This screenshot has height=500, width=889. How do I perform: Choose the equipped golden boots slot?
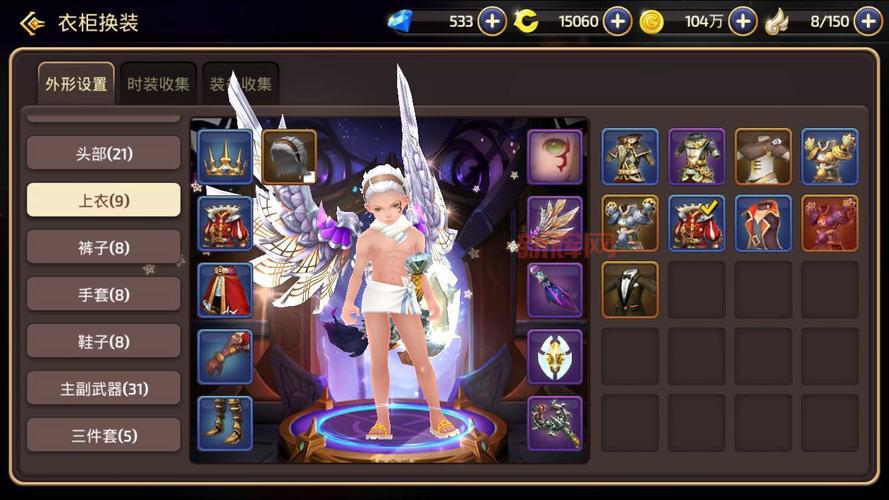(225, 423)
